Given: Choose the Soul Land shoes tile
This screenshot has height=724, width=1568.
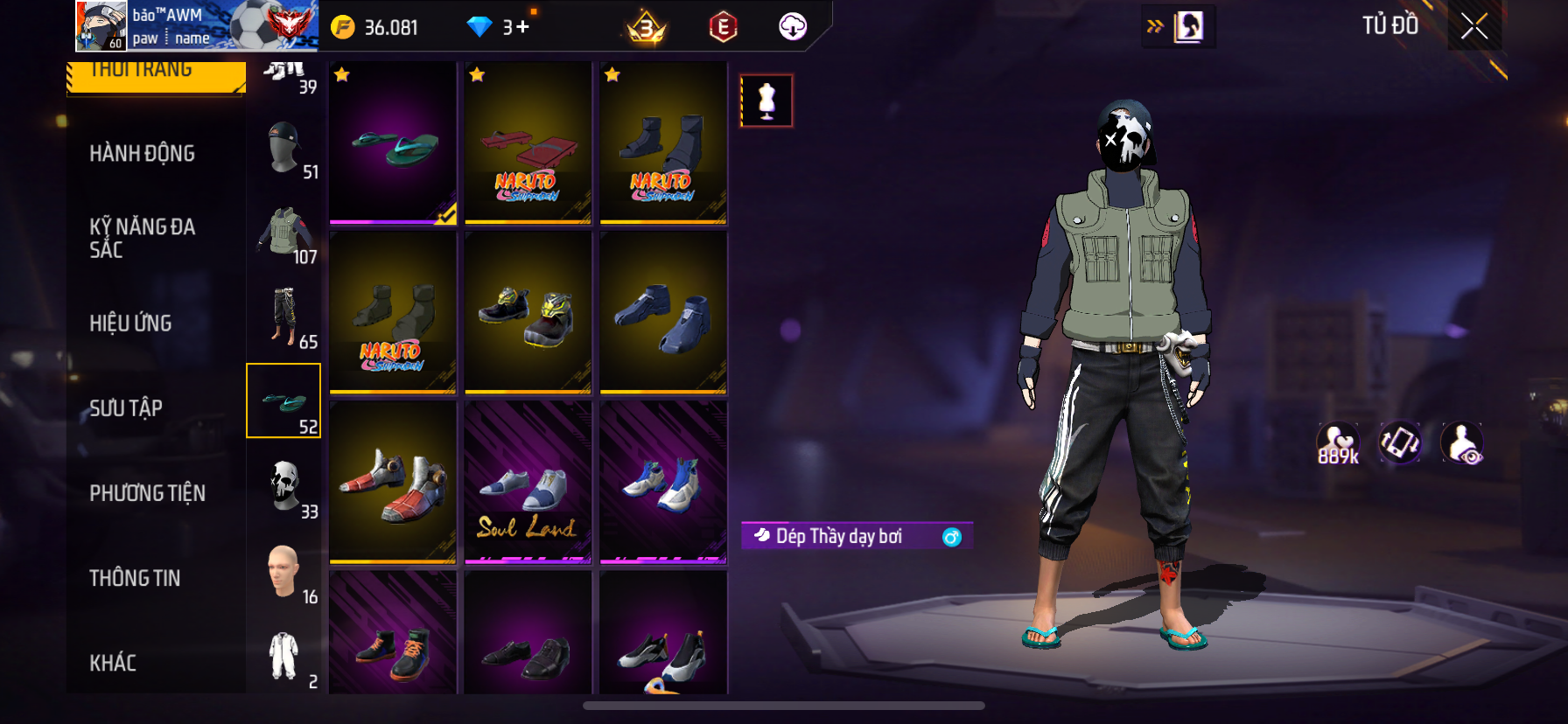Looking at the screenshot, I should tap(528, 483).
